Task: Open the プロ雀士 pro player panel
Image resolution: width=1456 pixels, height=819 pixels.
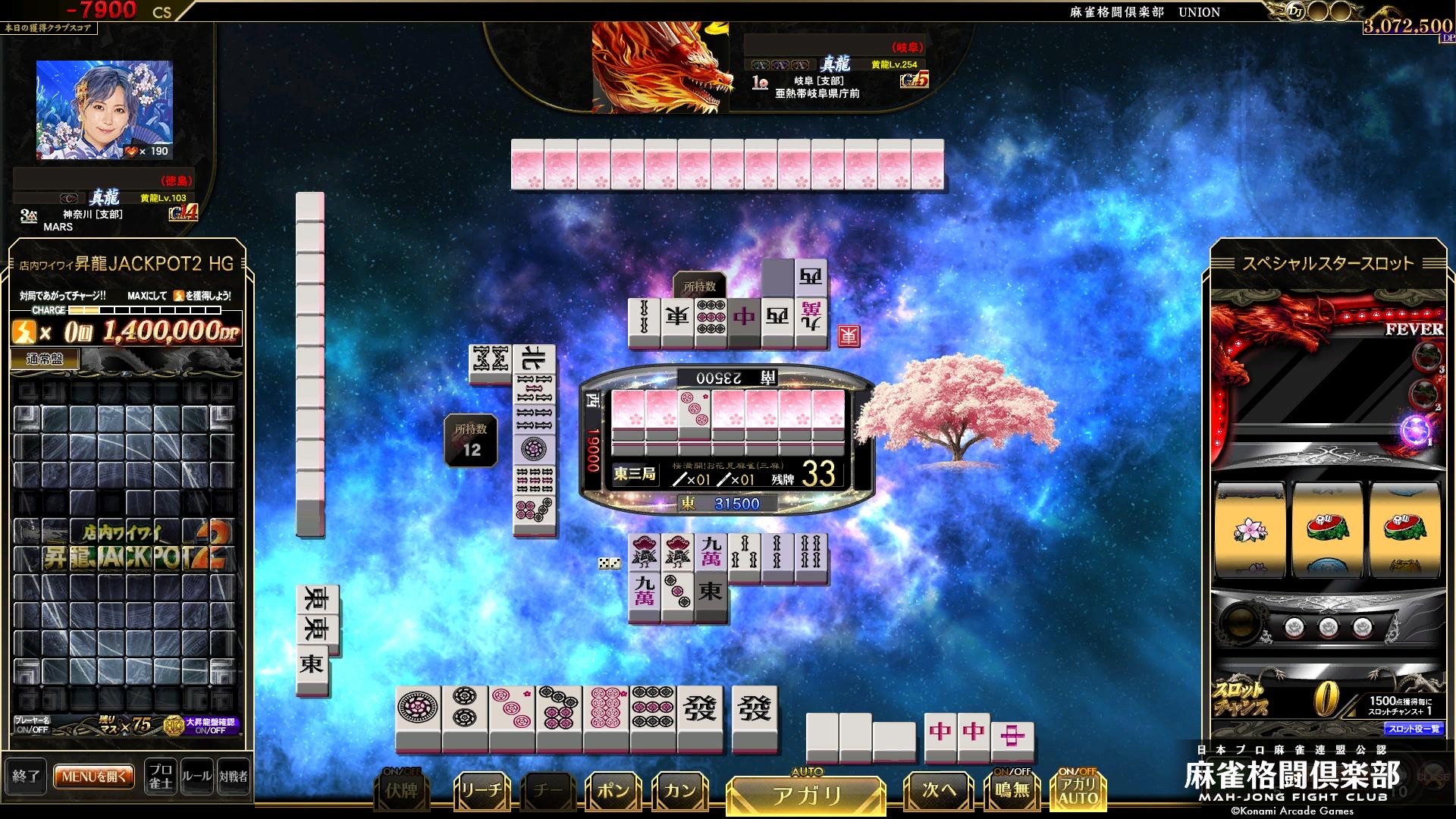Action: coord(160,777)
